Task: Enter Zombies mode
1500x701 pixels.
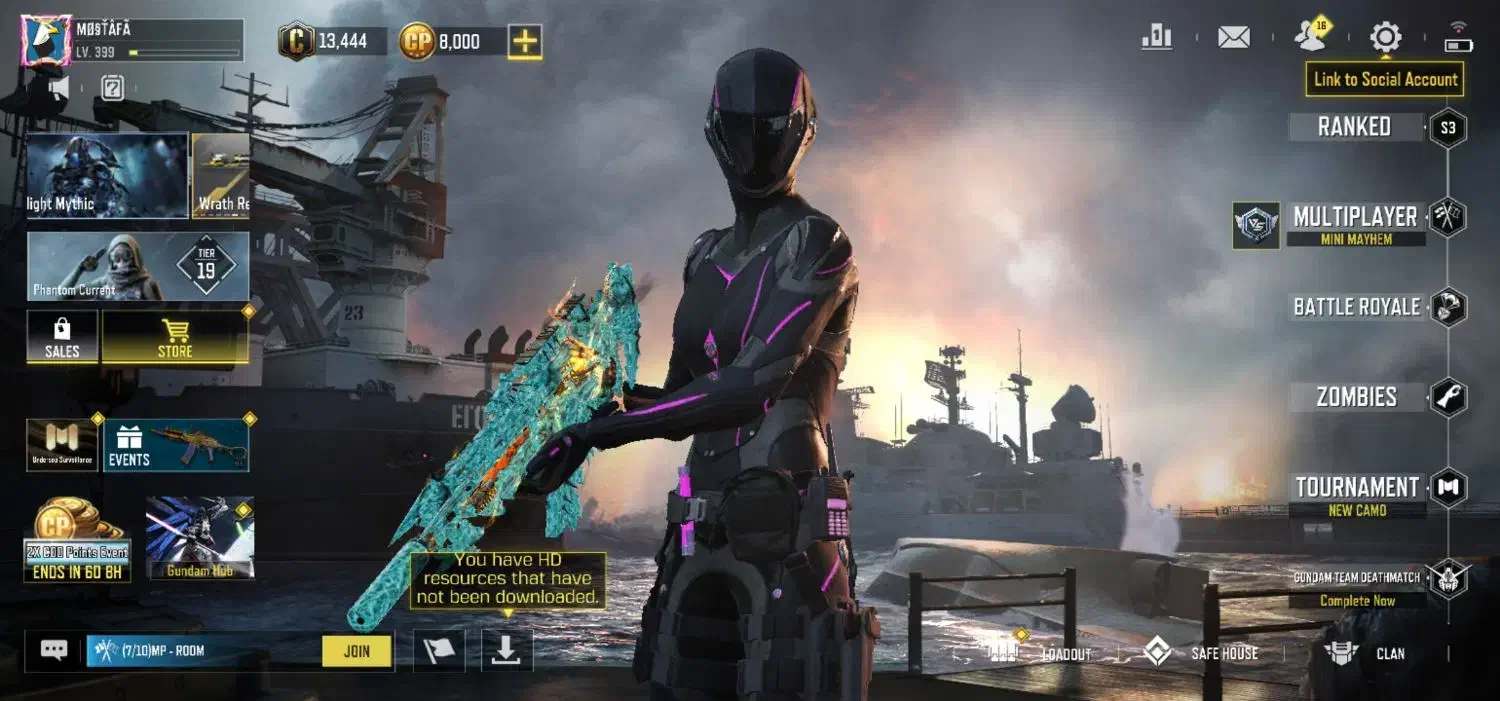Action: tap(1357, 397)
